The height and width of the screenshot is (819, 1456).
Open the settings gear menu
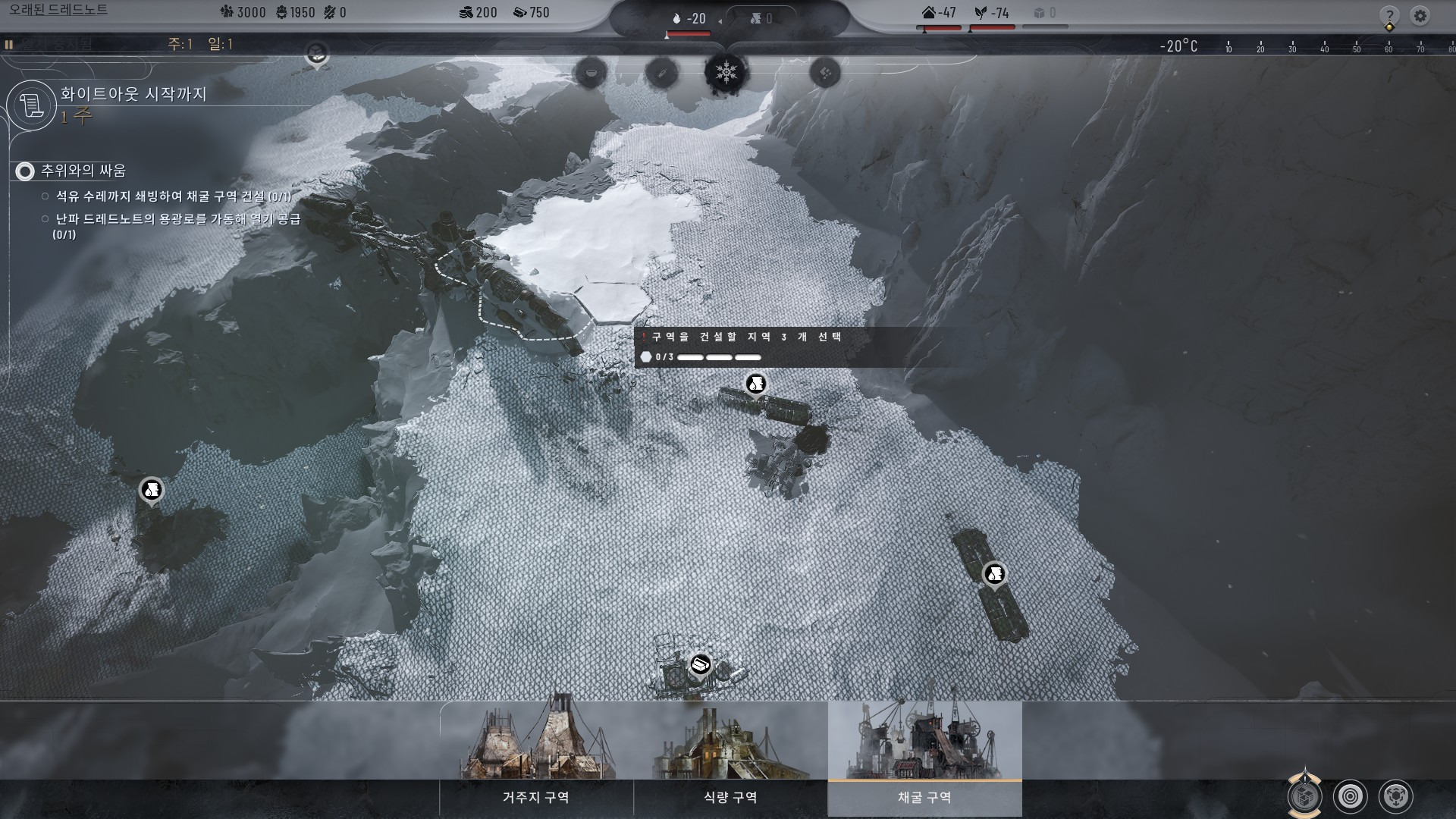tap(1420, 15)
